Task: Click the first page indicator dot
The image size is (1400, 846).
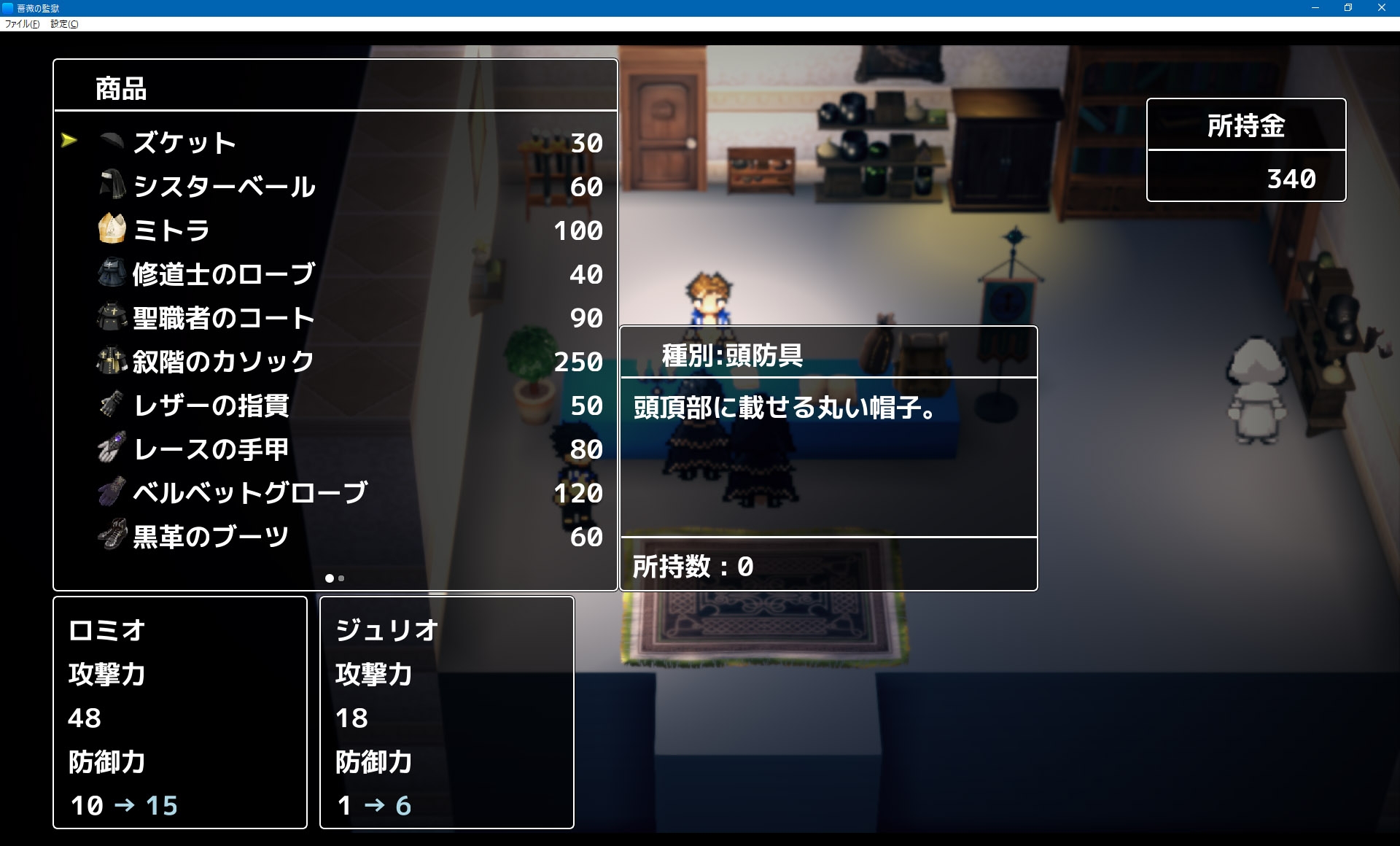Action: tap(330, 578)
